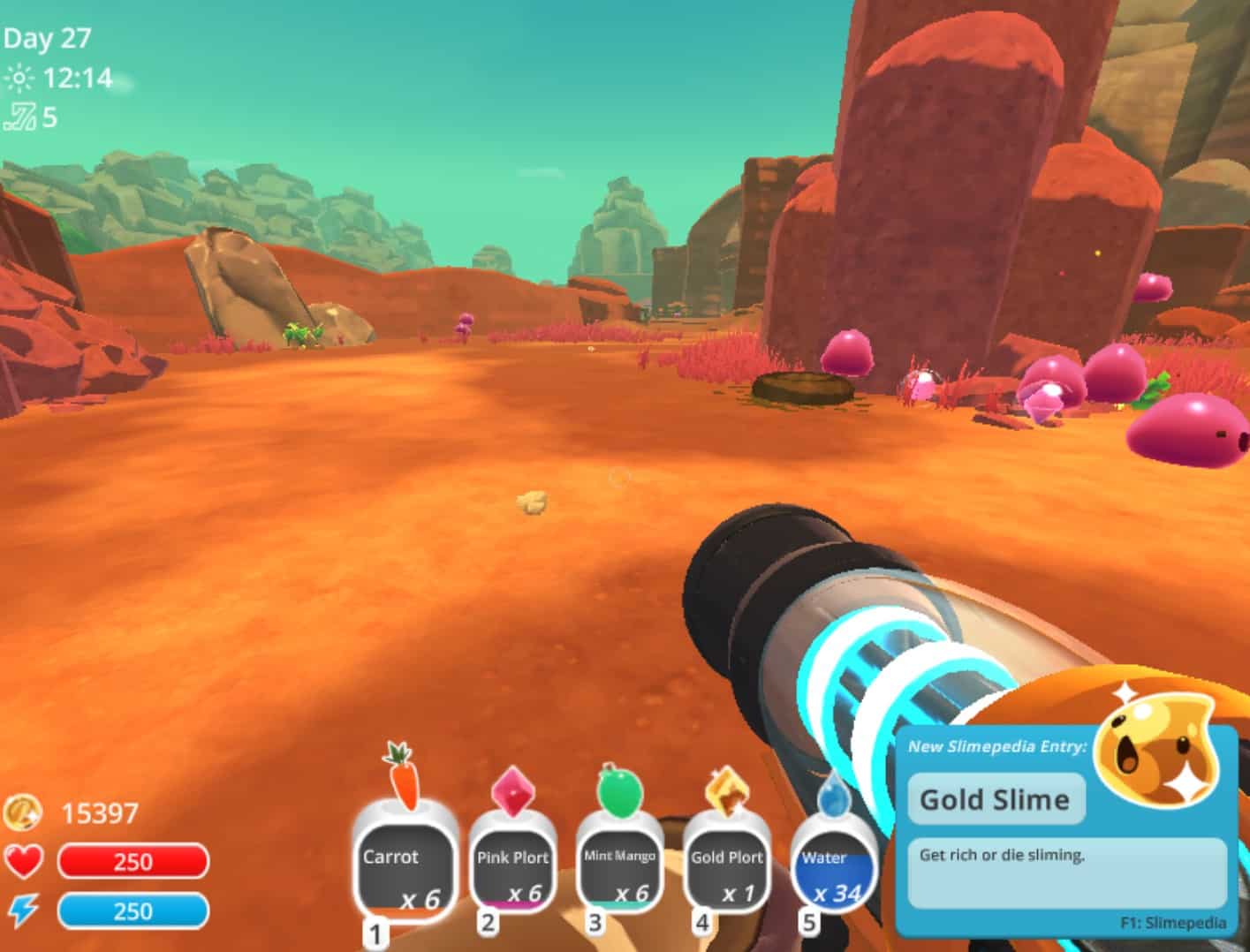The image size is (1250, 952).
Task: Click the red health bar showing 250
Action: click(x=133, y=861)
